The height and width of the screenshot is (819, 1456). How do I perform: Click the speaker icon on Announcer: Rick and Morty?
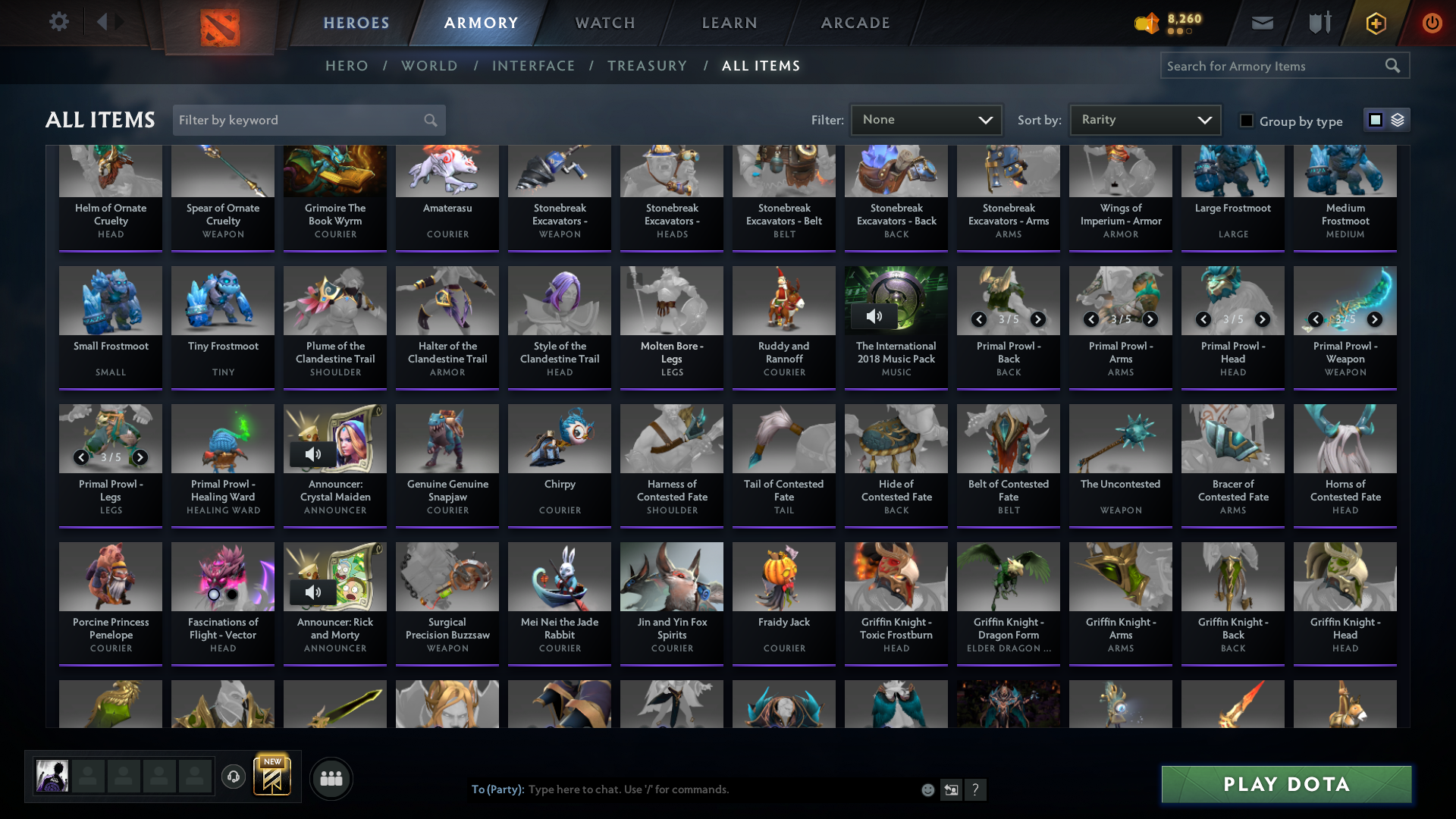click(312, 592)
